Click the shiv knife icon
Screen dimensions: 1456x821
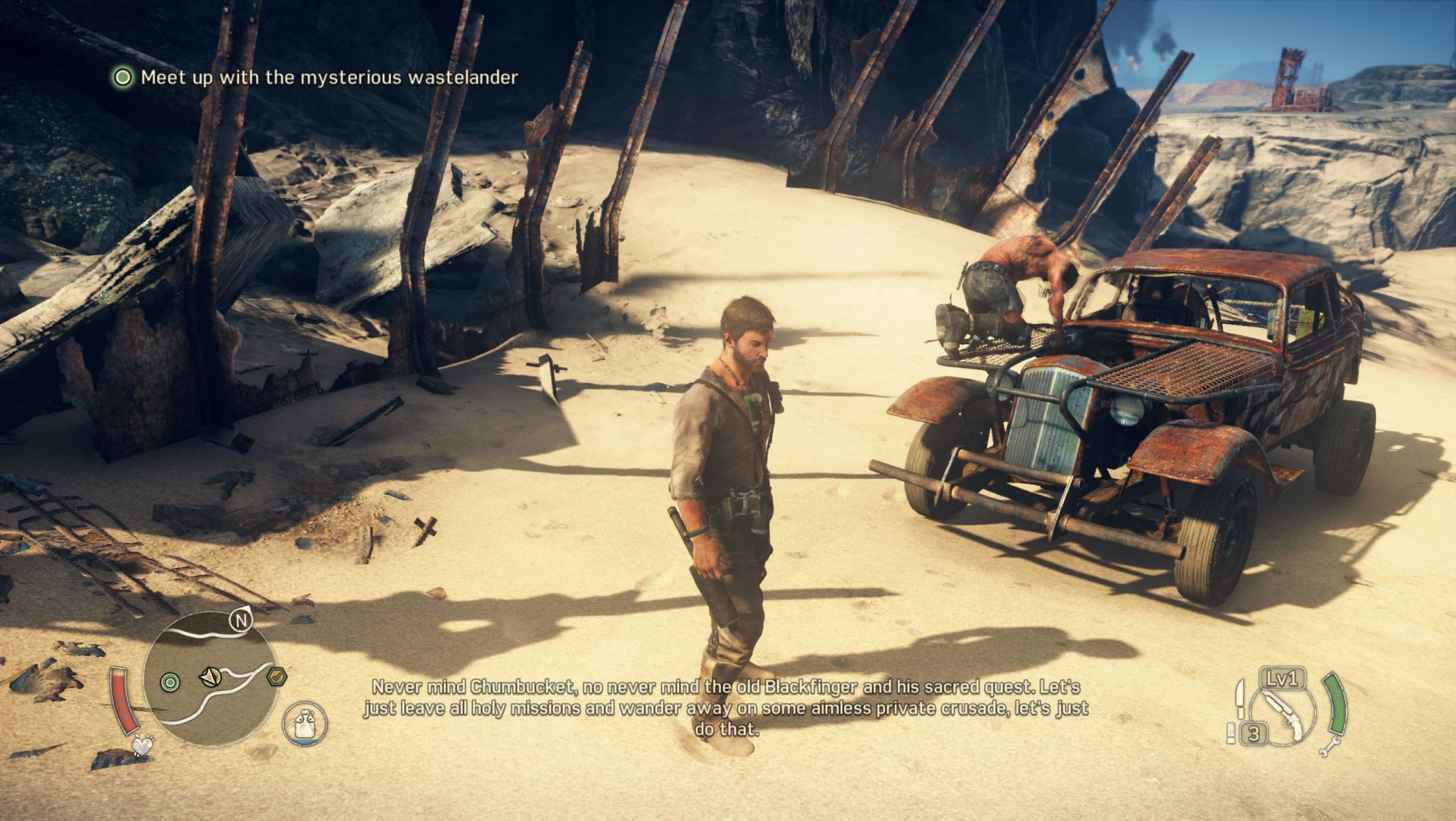point(1240,698)
